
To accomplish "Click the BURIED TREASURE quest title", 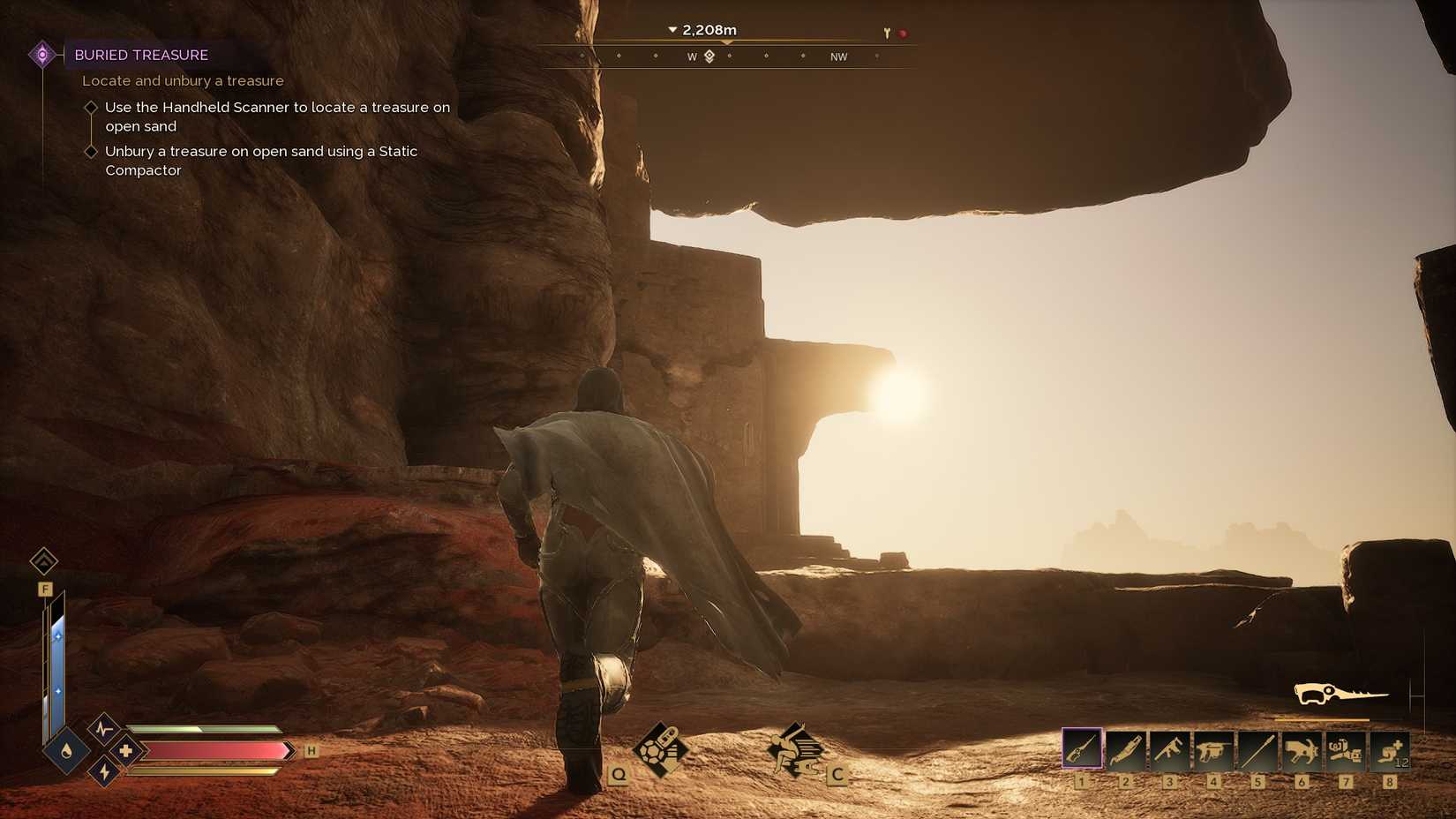I will point(142,55).
